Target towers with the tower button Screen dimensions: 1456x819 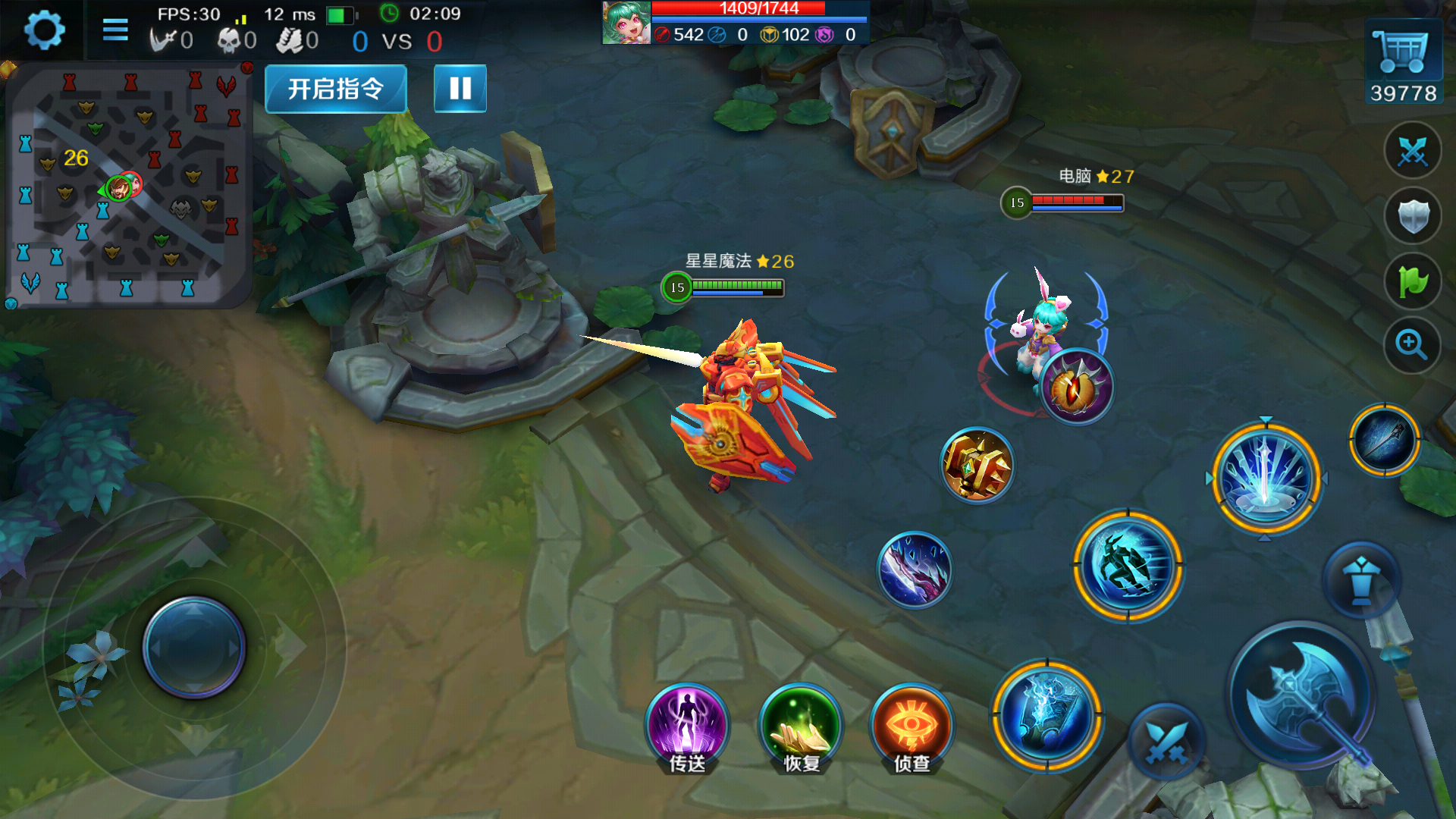[x=1361, y=581]
